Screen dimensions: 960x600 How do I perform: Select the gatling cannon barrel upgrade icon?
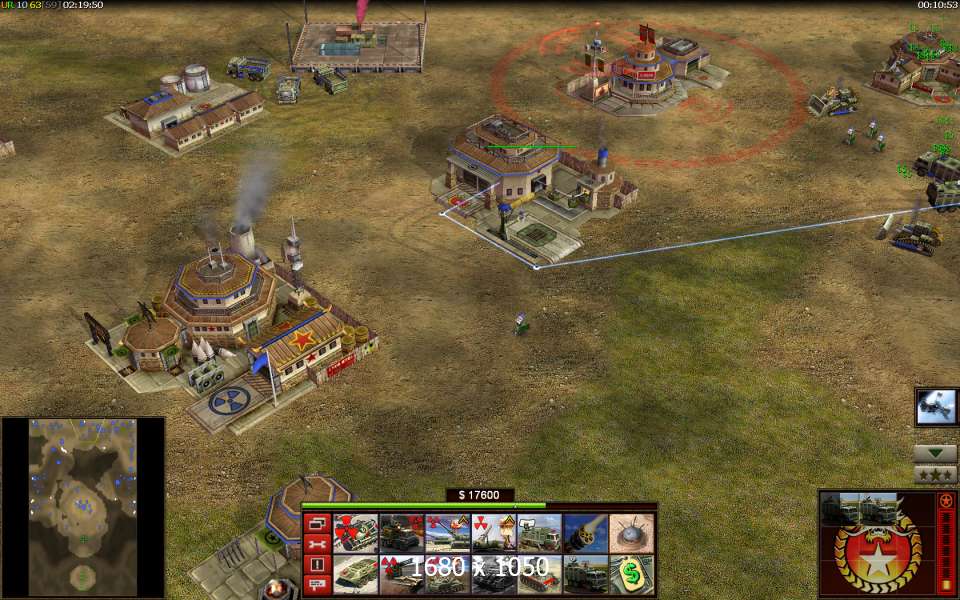[584, 533]
